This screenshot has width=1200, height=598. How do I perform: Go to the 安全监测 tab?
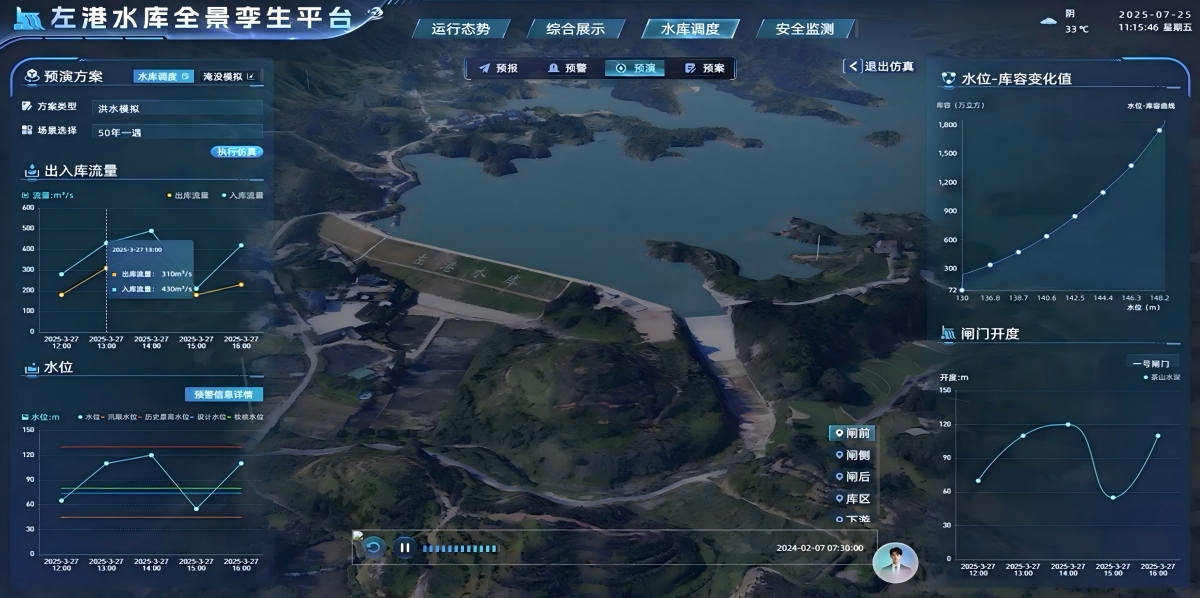pos(804,29)
